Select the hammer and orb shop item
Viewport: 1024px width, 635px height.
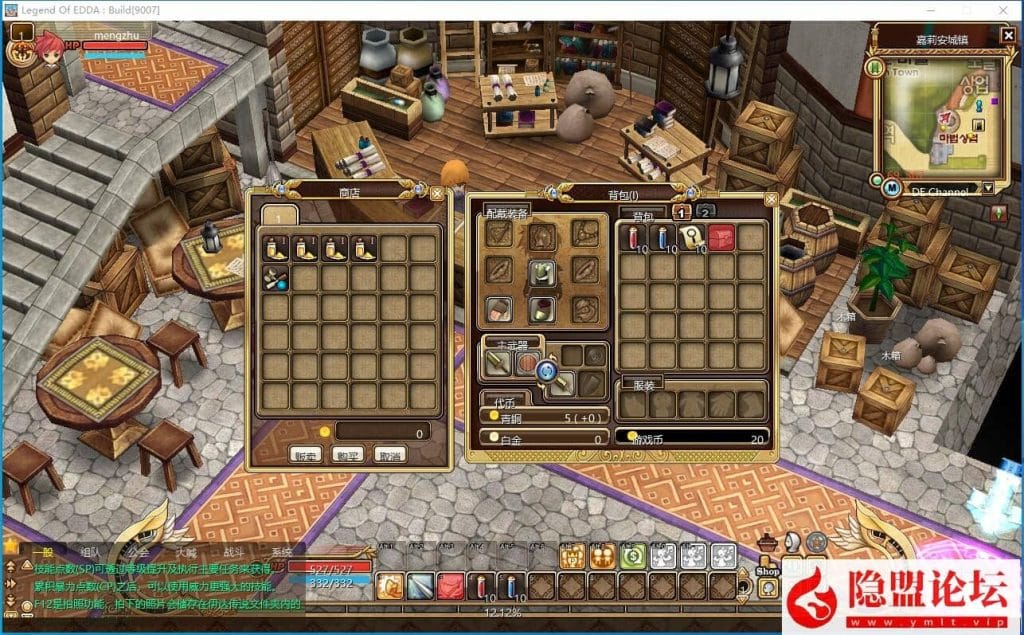(277, 280)
